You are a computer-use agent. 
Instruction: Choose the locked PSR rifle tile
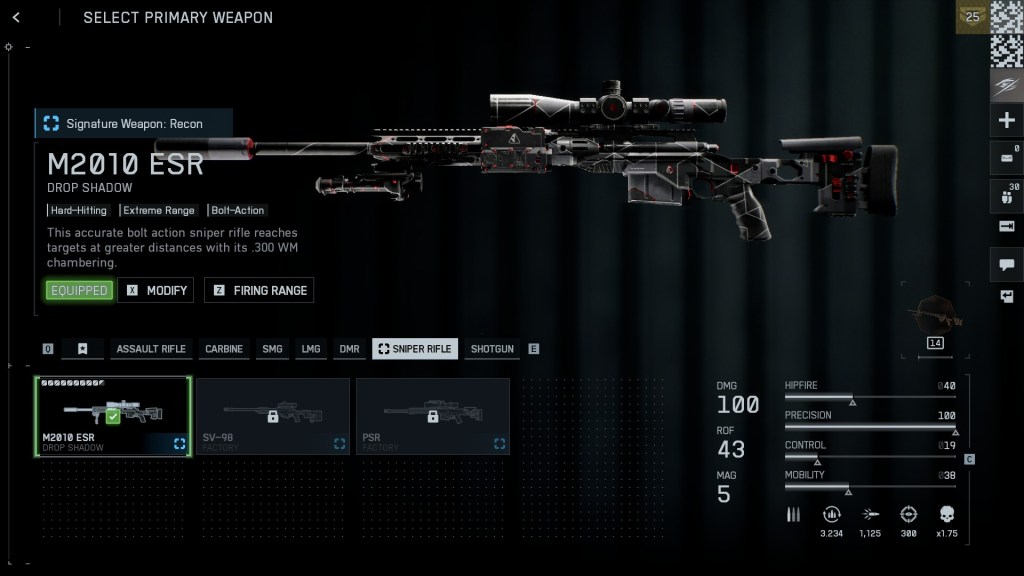point(433,416)
